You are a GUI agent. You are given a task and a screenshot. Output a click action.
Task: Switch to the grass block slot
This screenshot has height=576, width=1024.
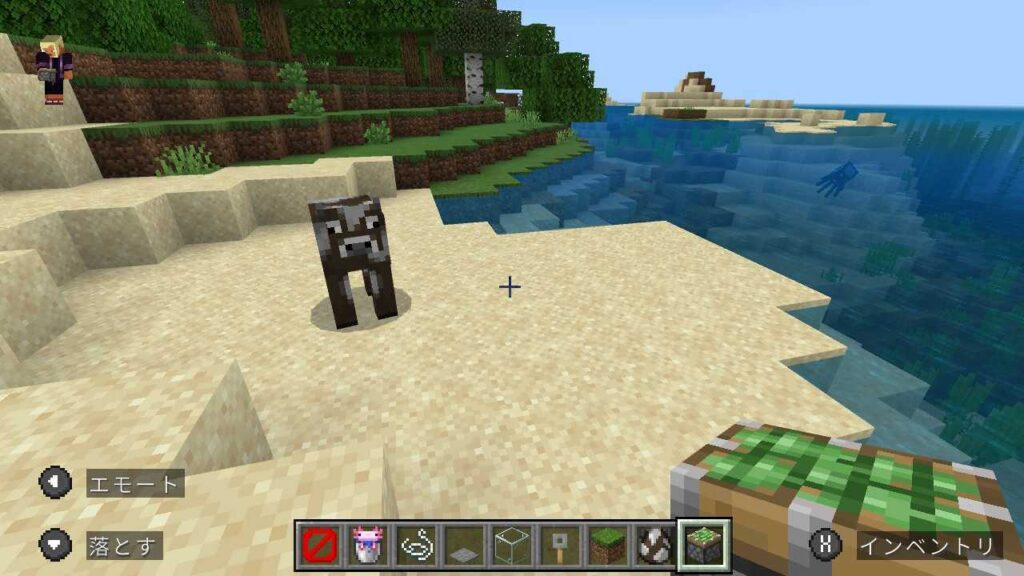(607, 545)
